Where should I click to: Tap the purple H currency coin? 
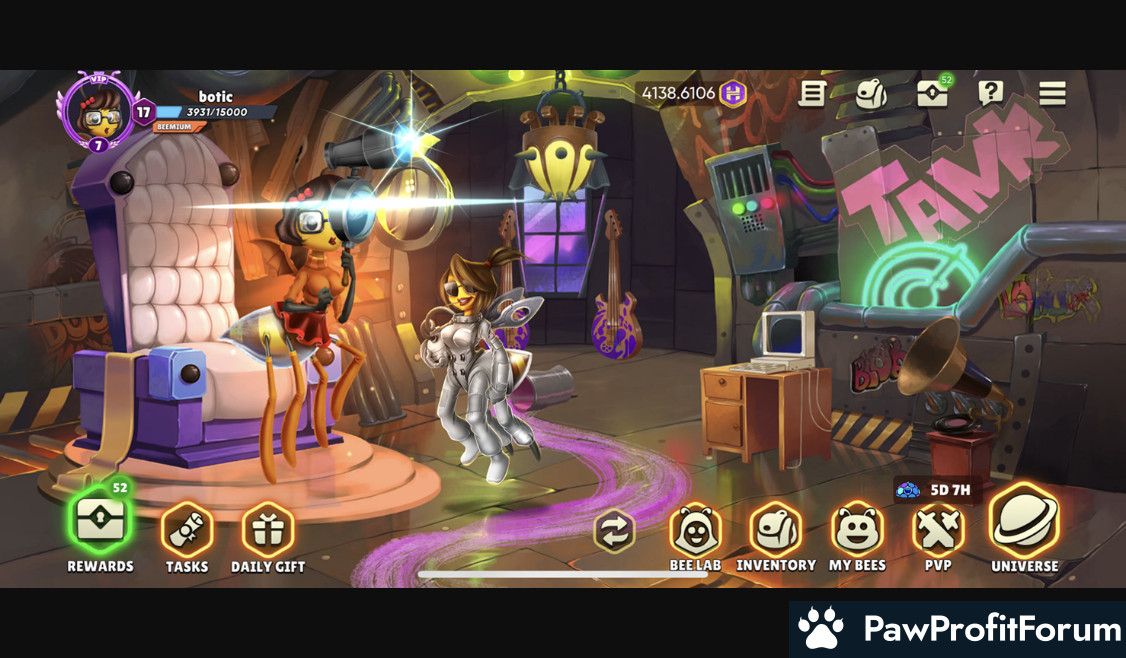click(734, 94)
